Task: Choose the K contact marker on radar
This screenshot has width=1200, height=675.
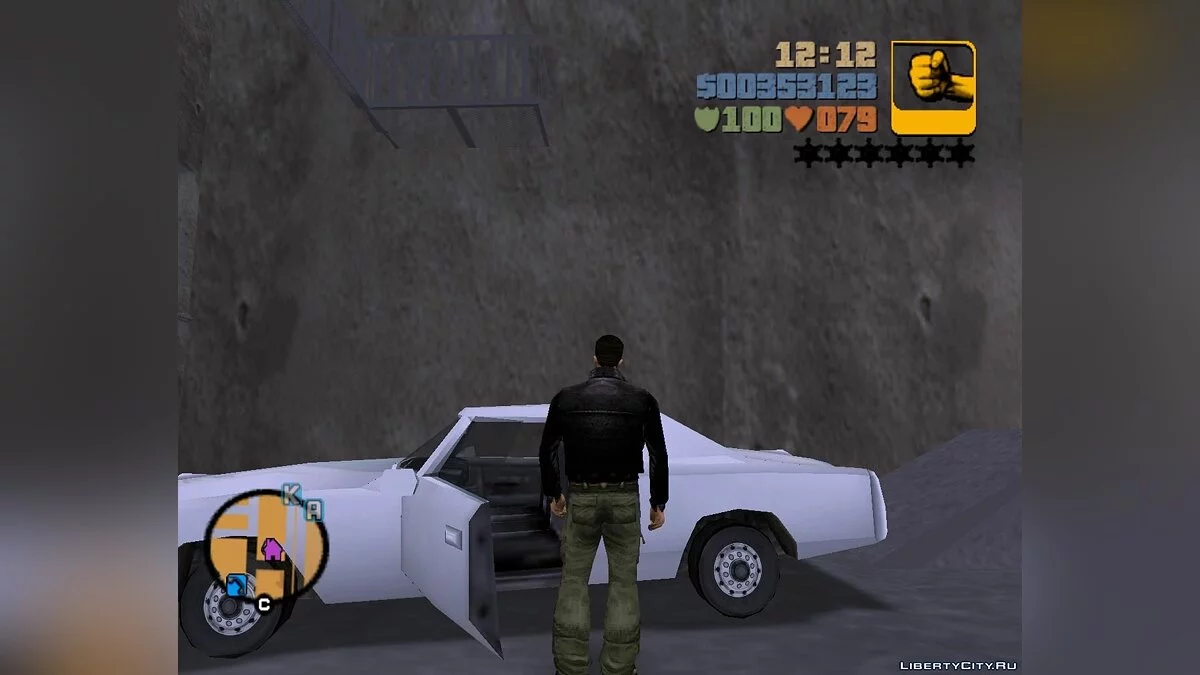Action: (x=291, y=493)
